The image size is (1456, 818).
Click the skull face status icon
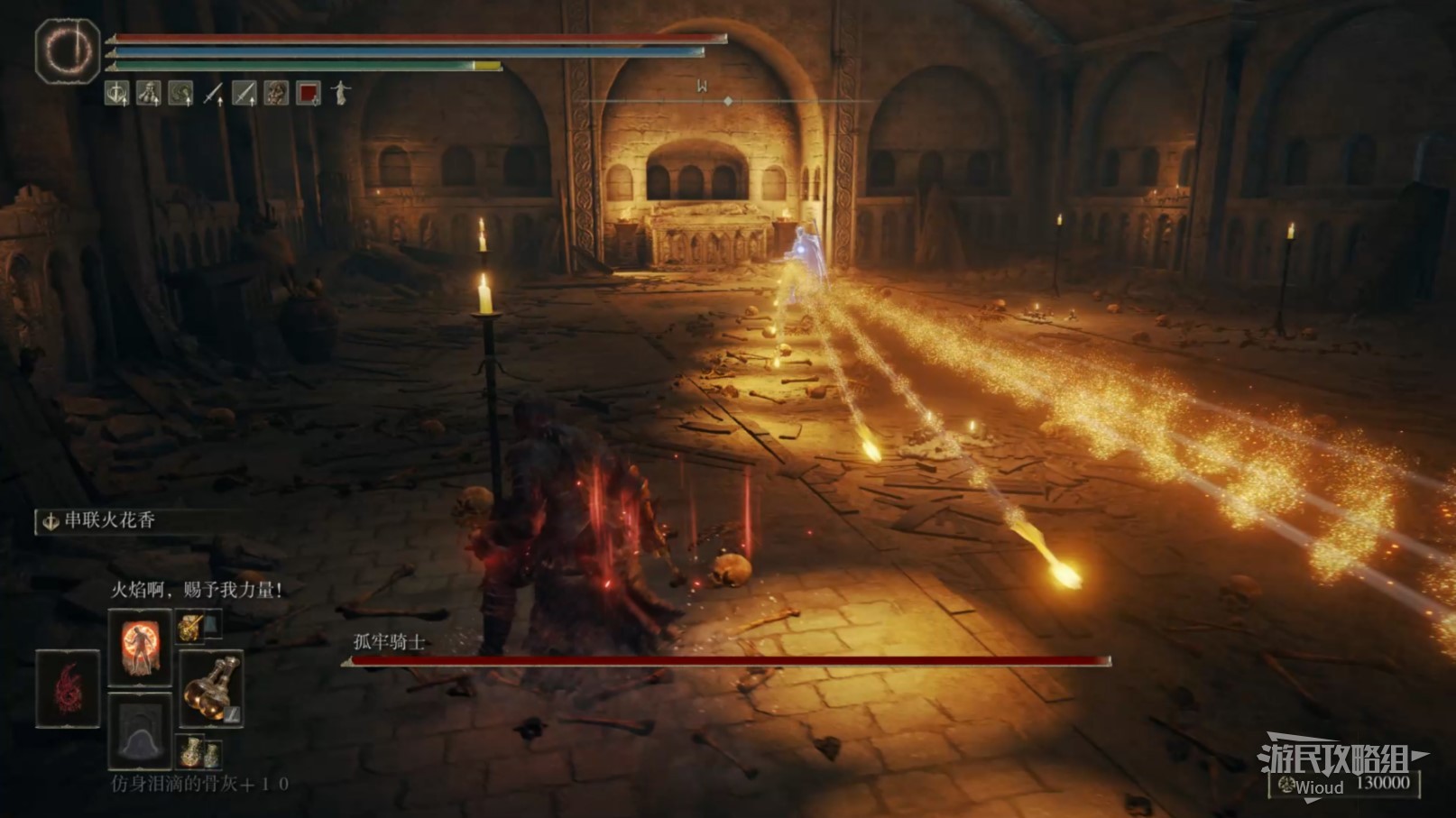click(276, 93)
